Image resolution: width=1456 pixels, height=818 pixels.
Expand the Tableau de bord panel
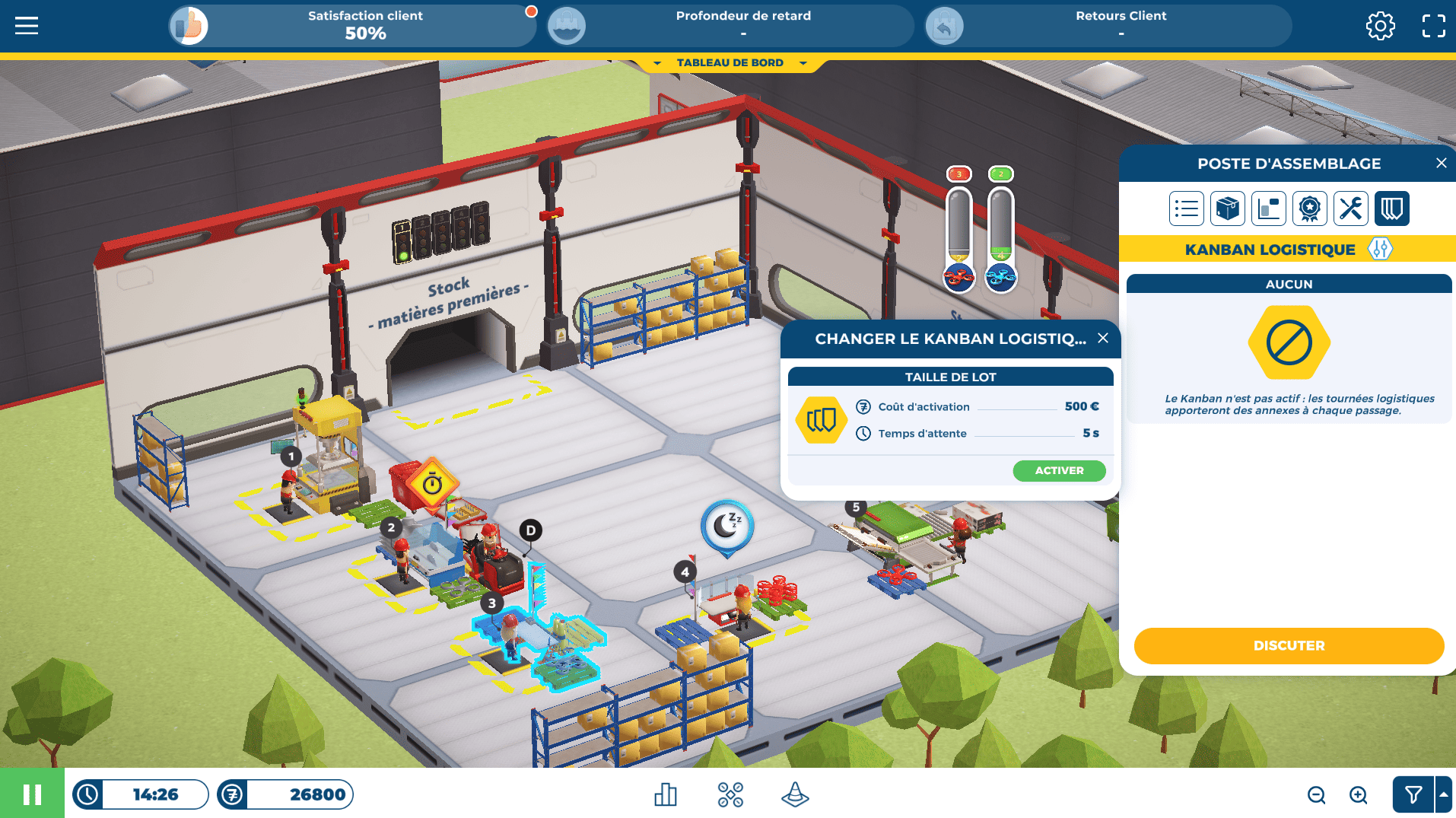(730, 63)
